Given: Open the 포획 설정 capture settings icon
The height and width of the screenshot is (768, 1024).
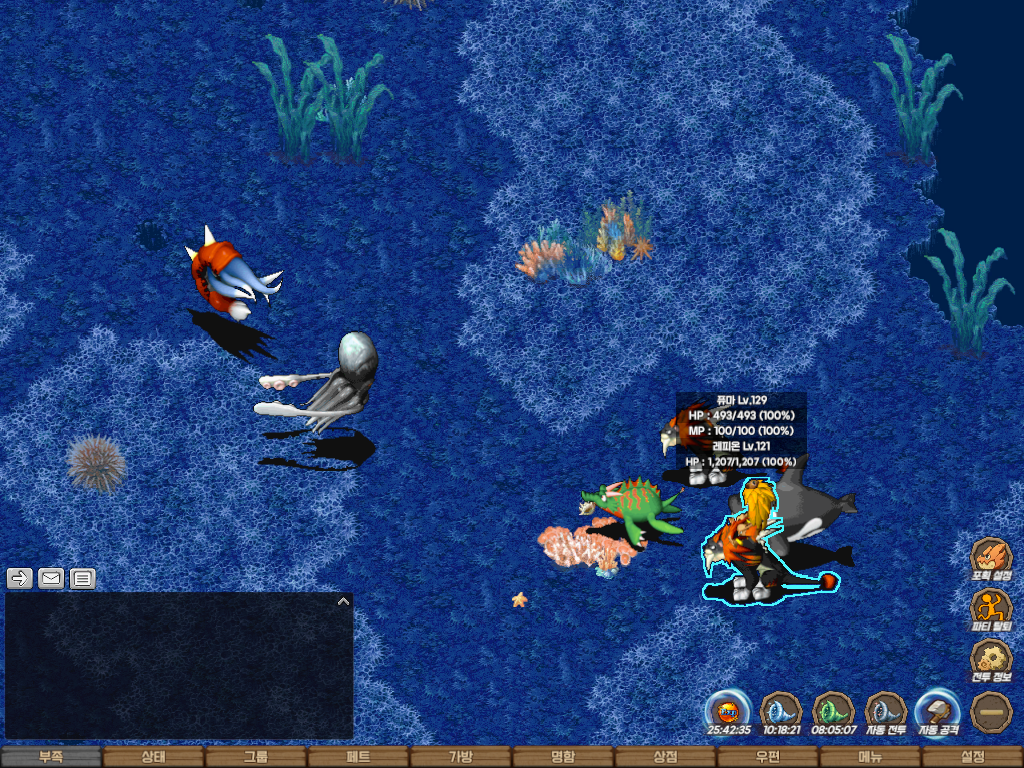Looking at the screenshot, I should coord(991,557).
